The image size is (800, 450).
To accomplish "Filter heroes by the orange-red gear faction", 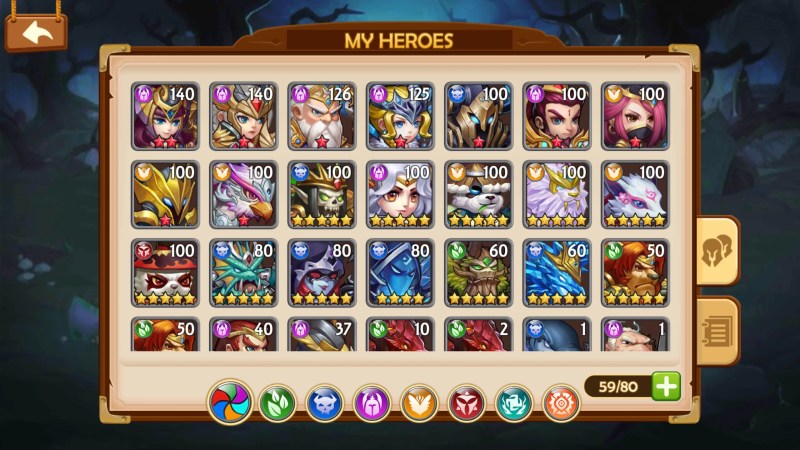I will [561, 404].
